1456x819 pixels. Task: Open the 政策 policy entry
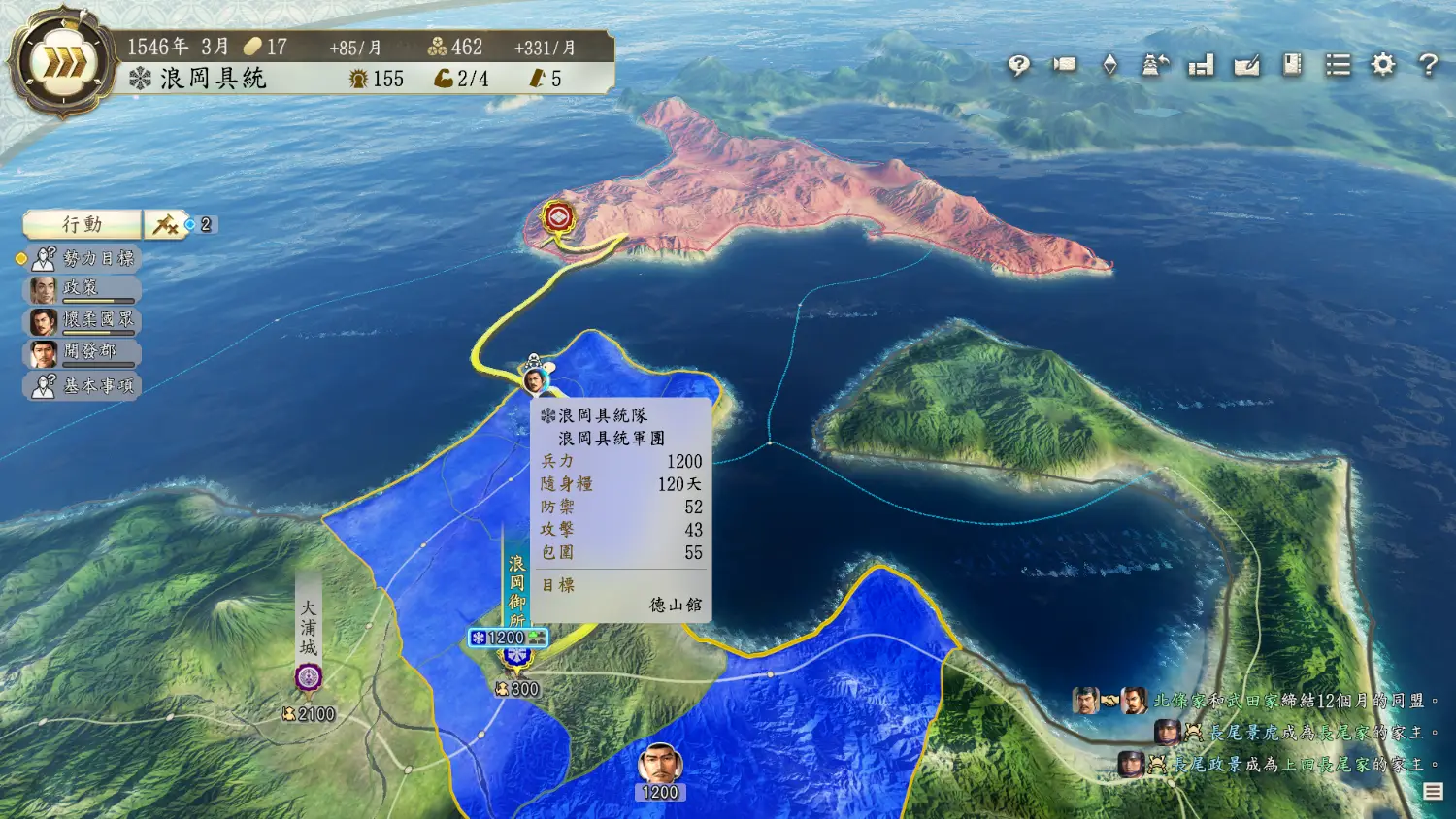83,289
